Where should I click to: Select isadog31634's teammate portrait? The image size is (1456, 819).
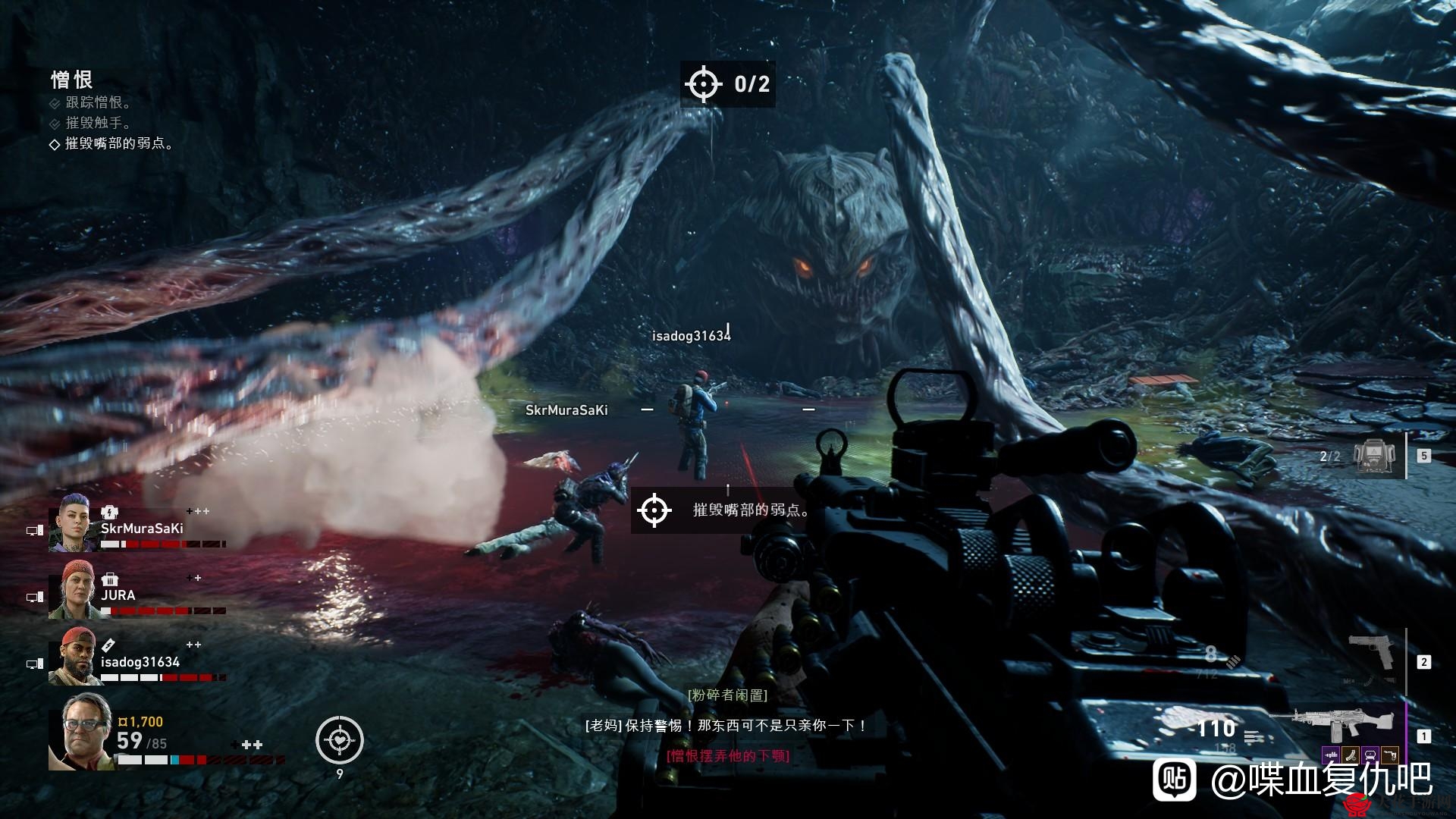coord(74,656)
